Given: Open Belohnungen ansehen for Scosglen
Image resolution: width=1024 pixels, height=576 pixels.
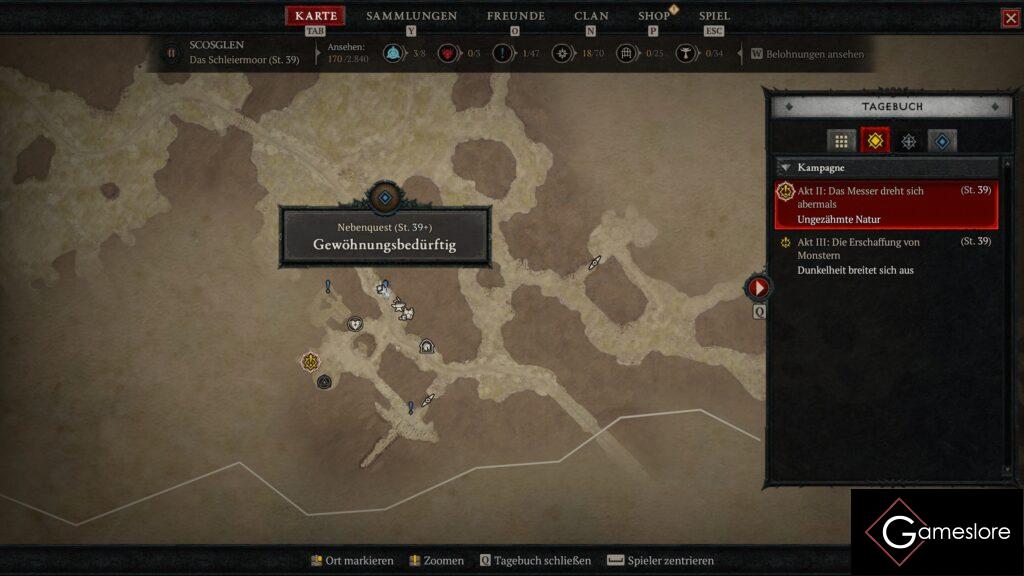Looking at the screenshot, I should point(807,54).
